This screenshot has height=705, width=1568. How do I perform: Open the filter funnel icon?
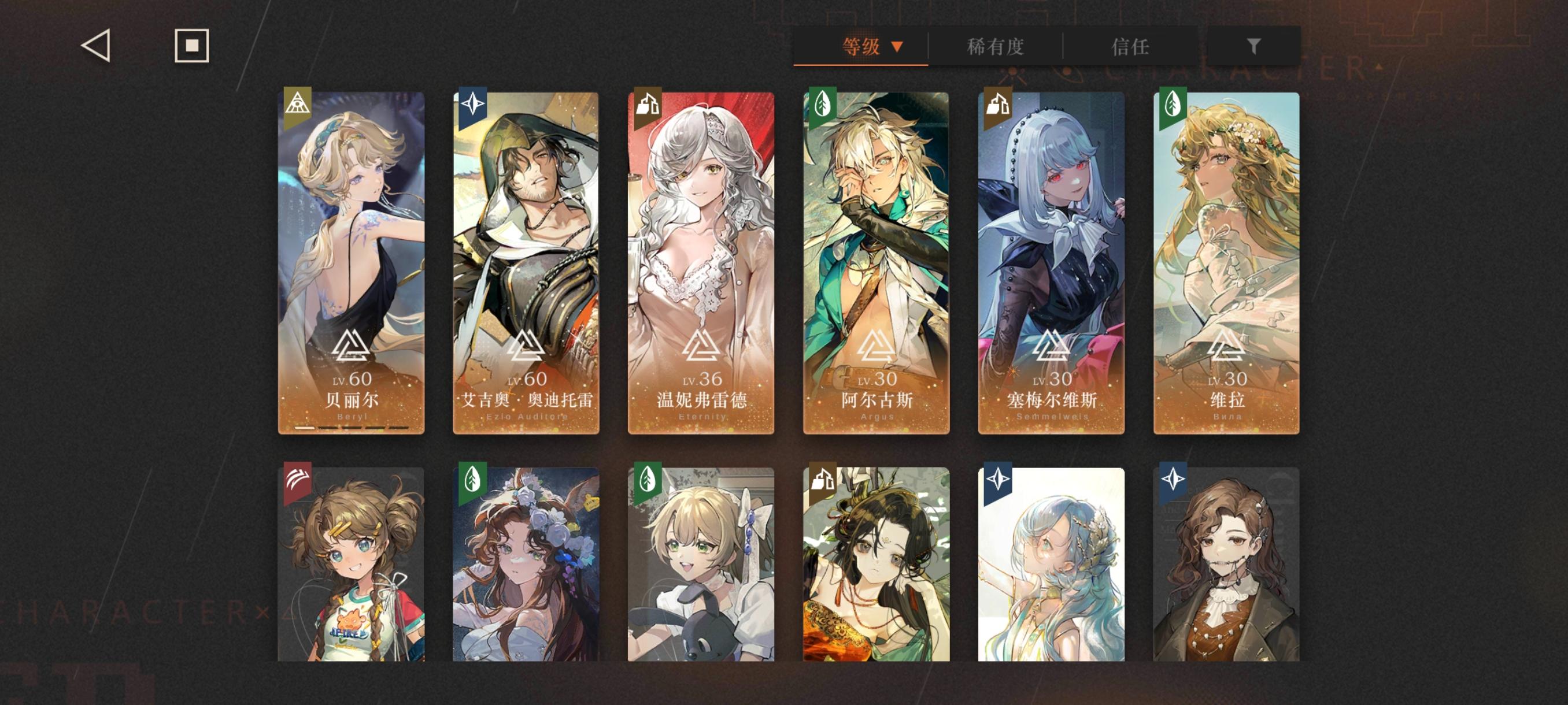click(x=1252, y=46)
